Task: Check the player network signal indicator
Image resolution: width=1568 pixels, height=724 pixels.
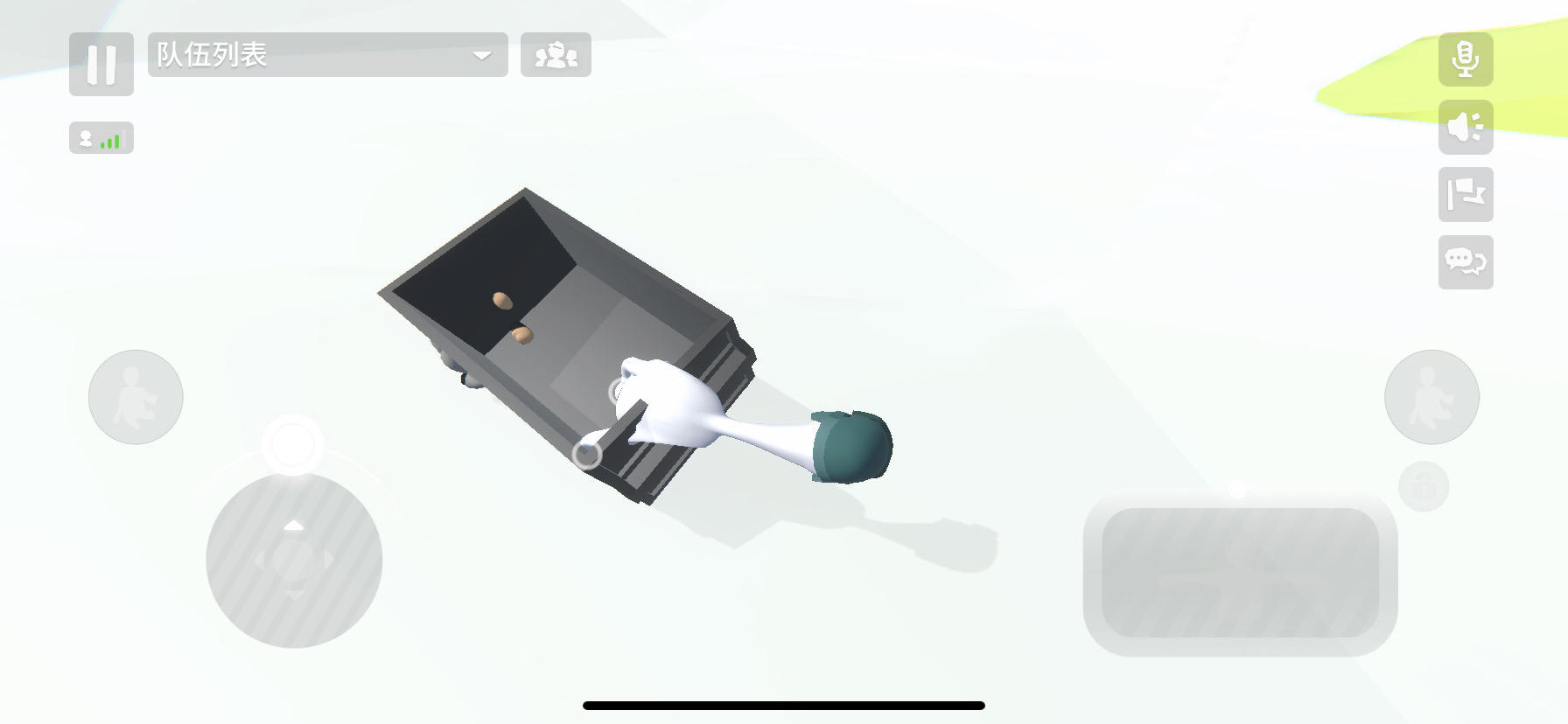Action: (101, 137)
